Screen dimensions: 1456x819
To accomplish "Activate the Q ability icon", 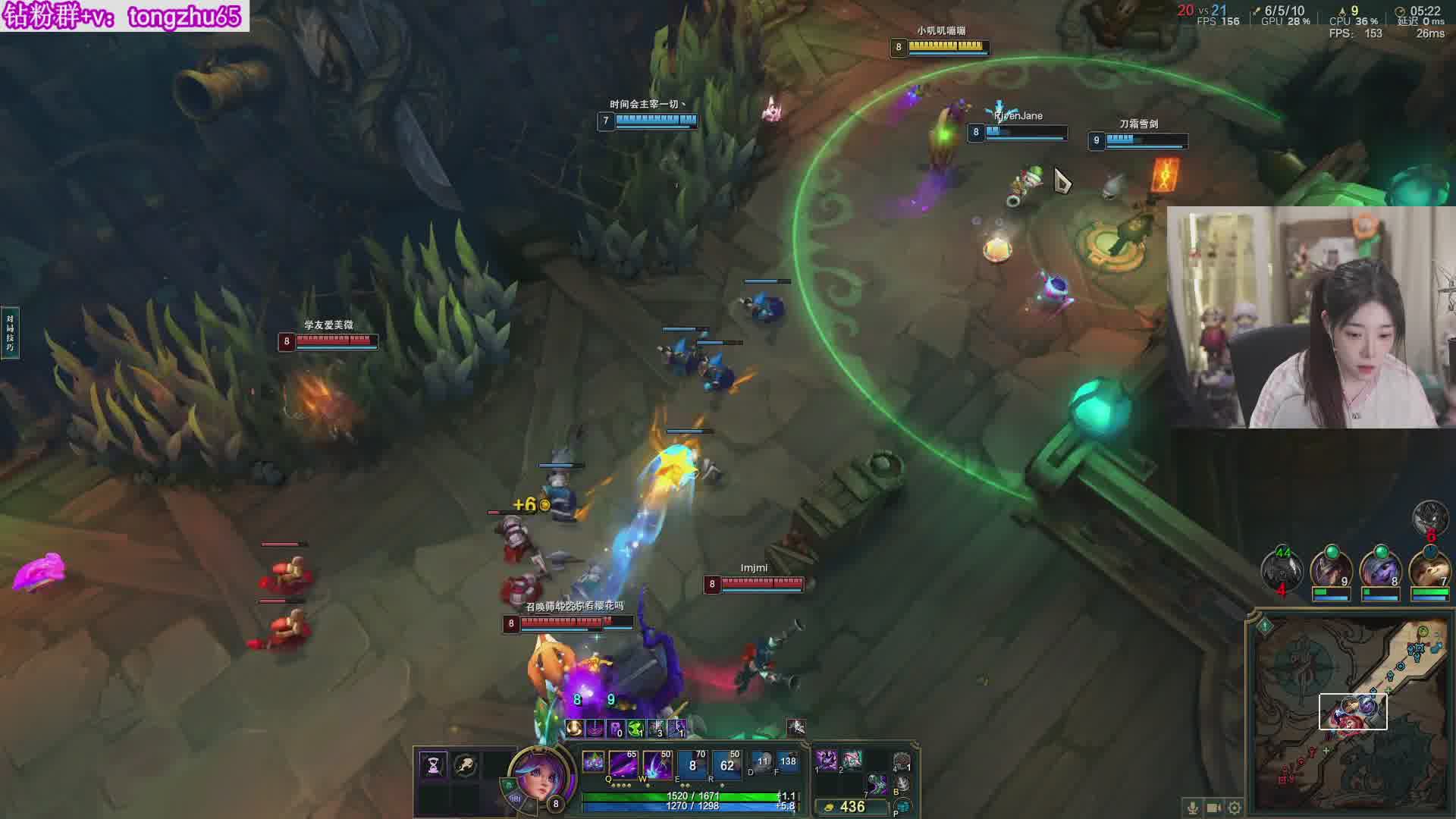I will [623, 764].
